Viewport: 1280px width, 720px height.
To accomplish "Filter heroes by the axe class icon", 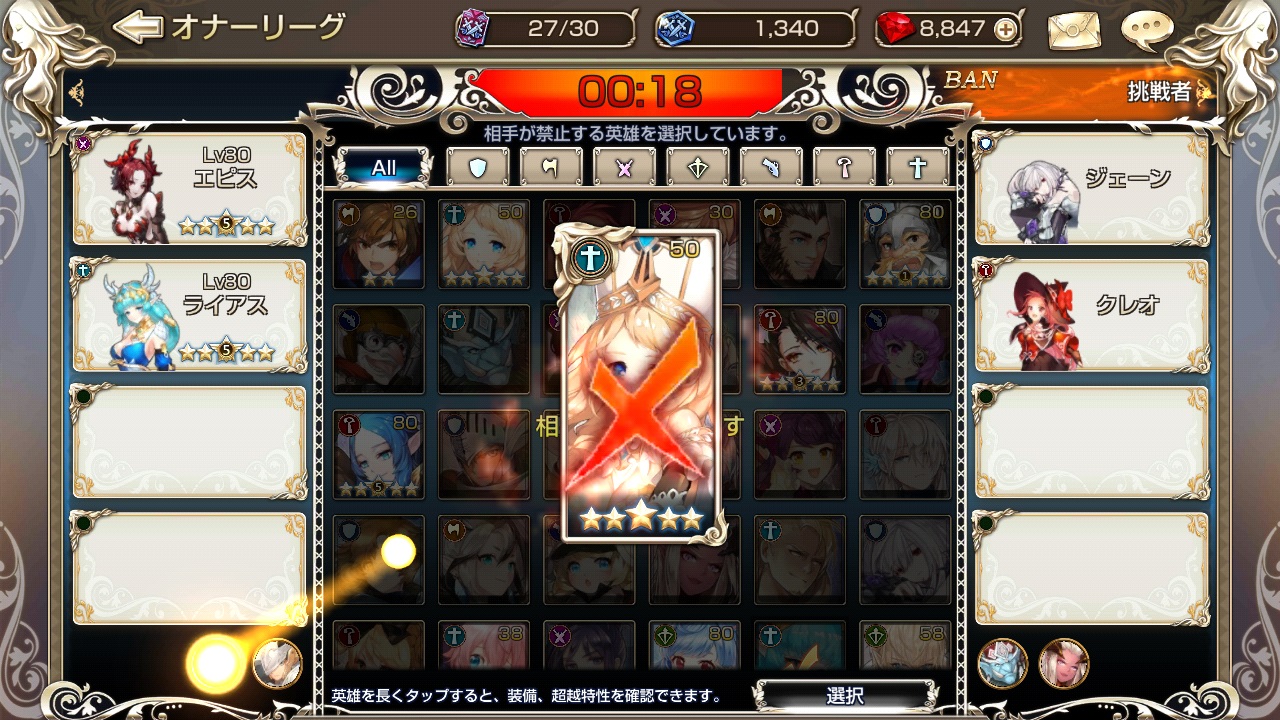I will point(551,167).
